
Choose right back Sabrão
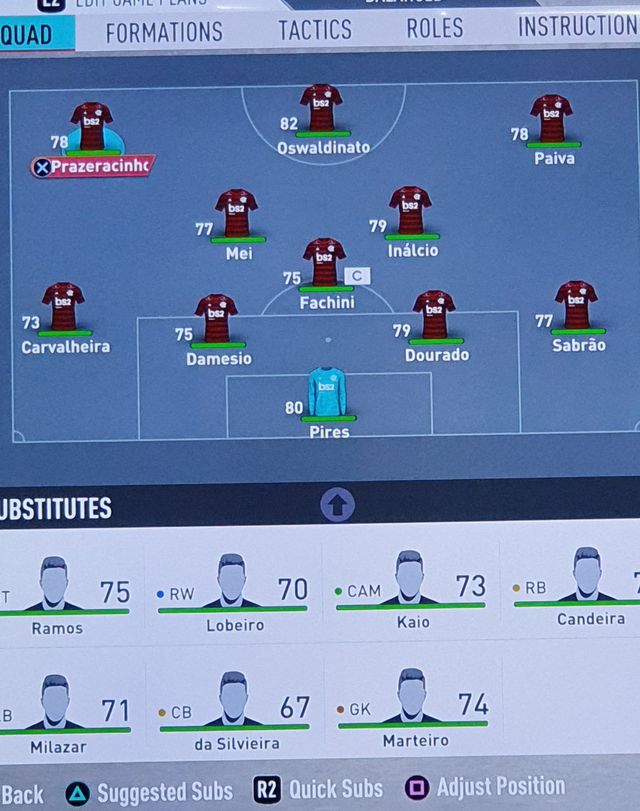[x=576, y=307]
